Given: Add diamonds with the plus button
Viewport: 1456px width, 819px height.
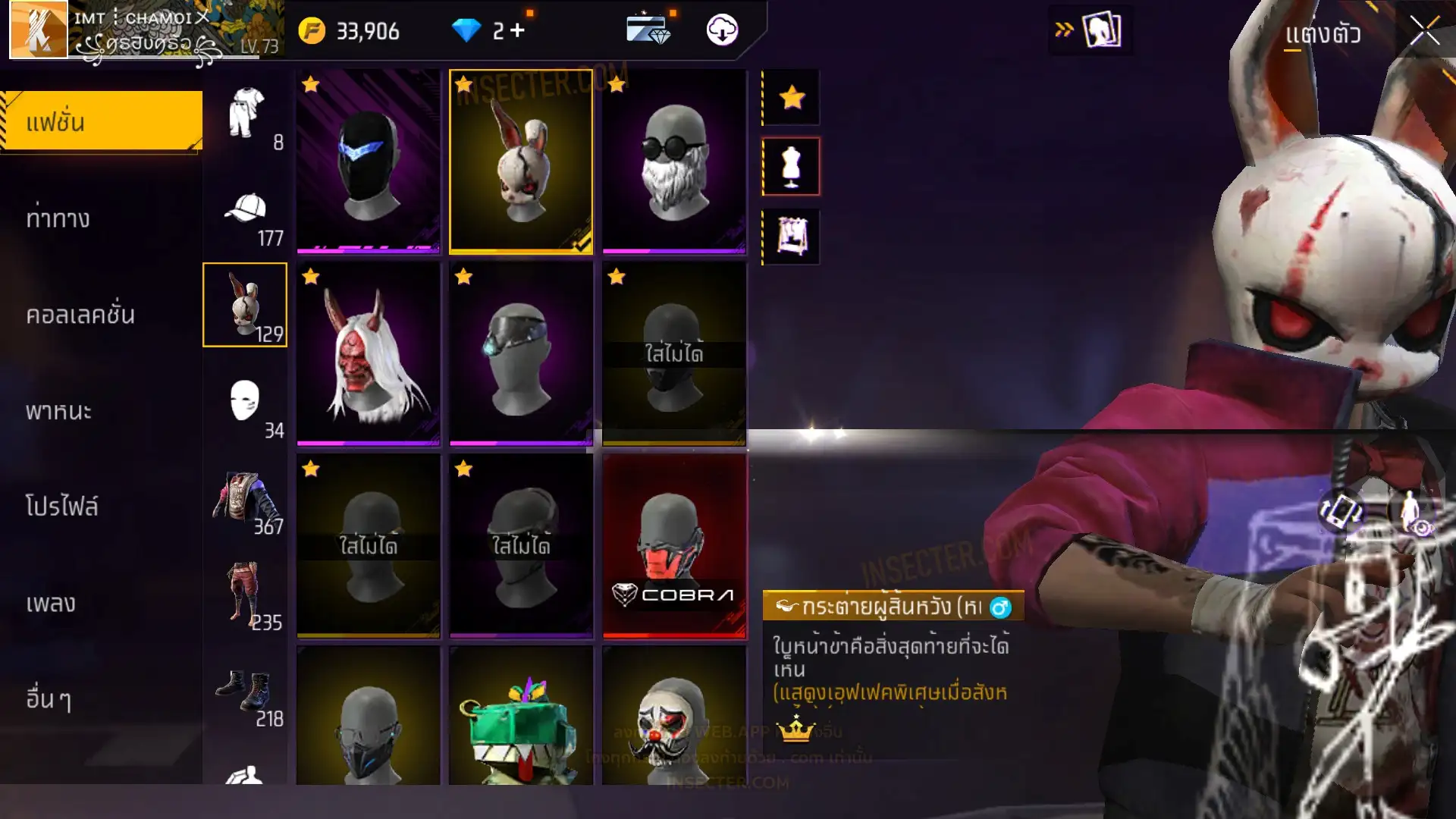Looking at the screenshot, I should 517,30.
